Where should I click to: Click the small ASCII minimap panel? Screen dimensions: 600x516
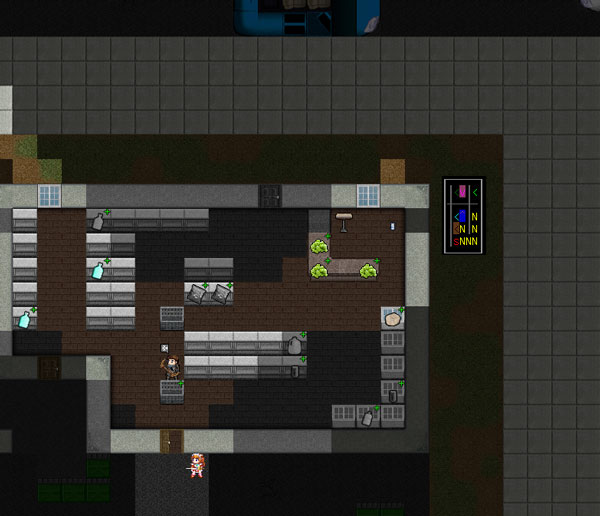click(x=463, y=215)
